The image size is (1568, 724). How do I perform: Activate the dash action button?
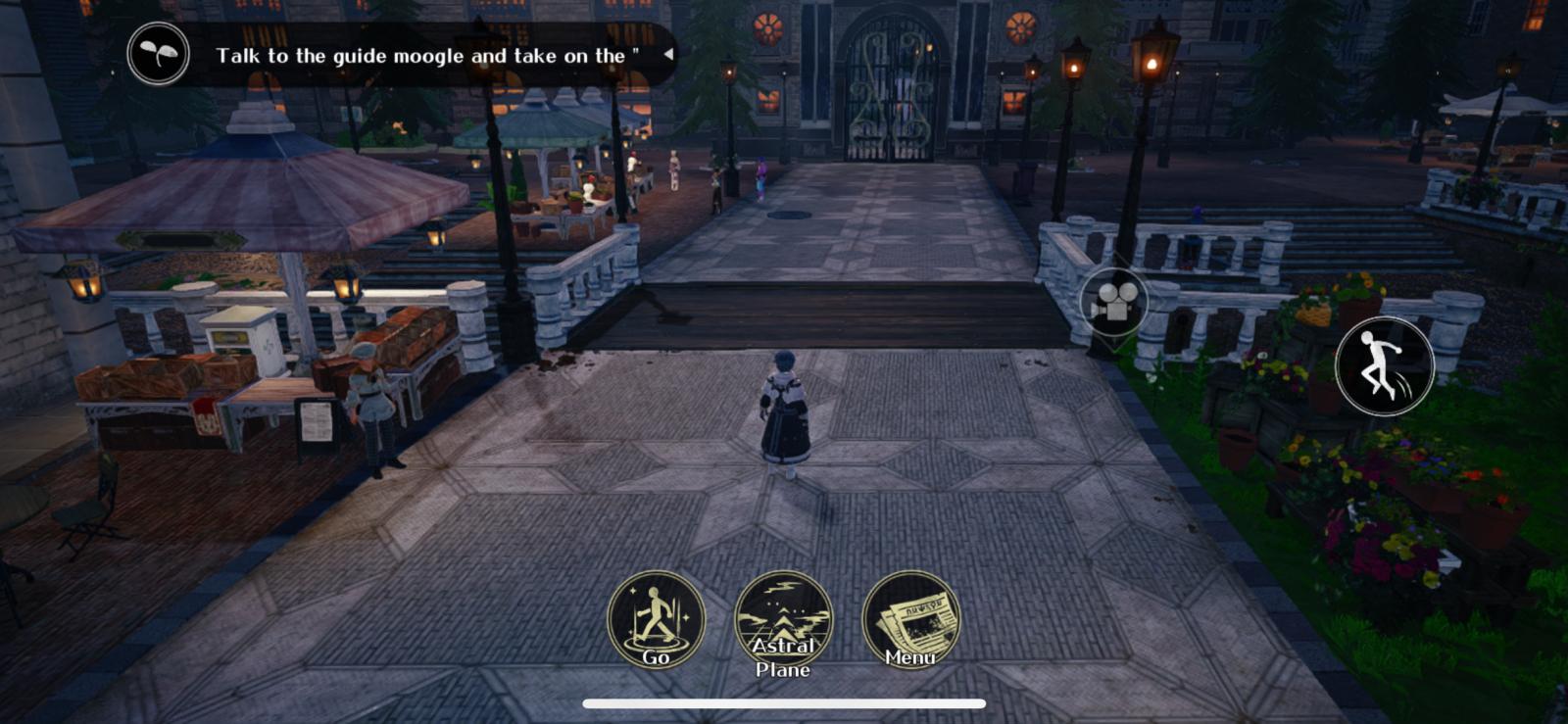[x=1384, y=365]
